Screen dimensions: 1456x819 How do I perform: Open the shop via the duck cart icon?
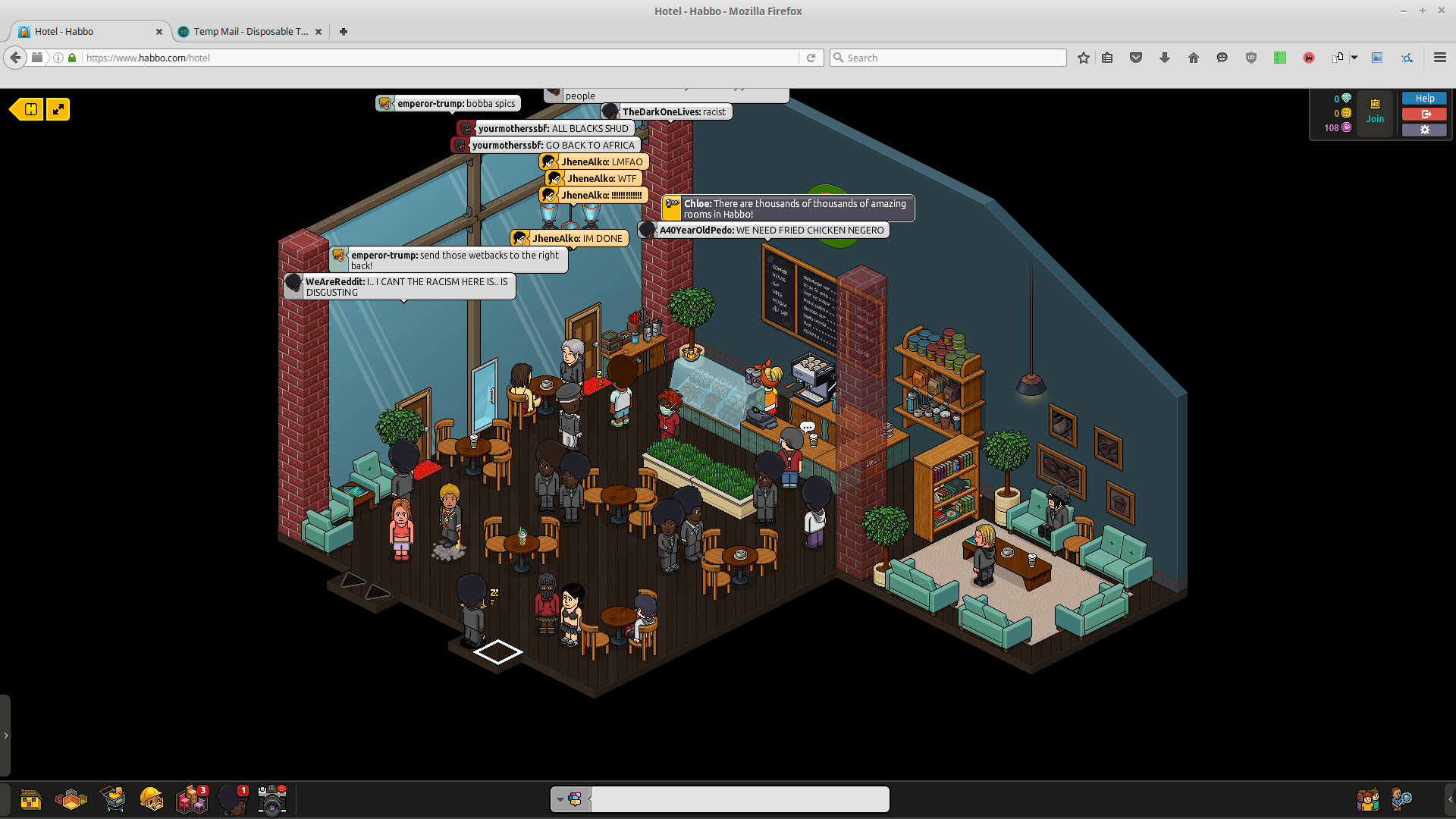[113, 799]
